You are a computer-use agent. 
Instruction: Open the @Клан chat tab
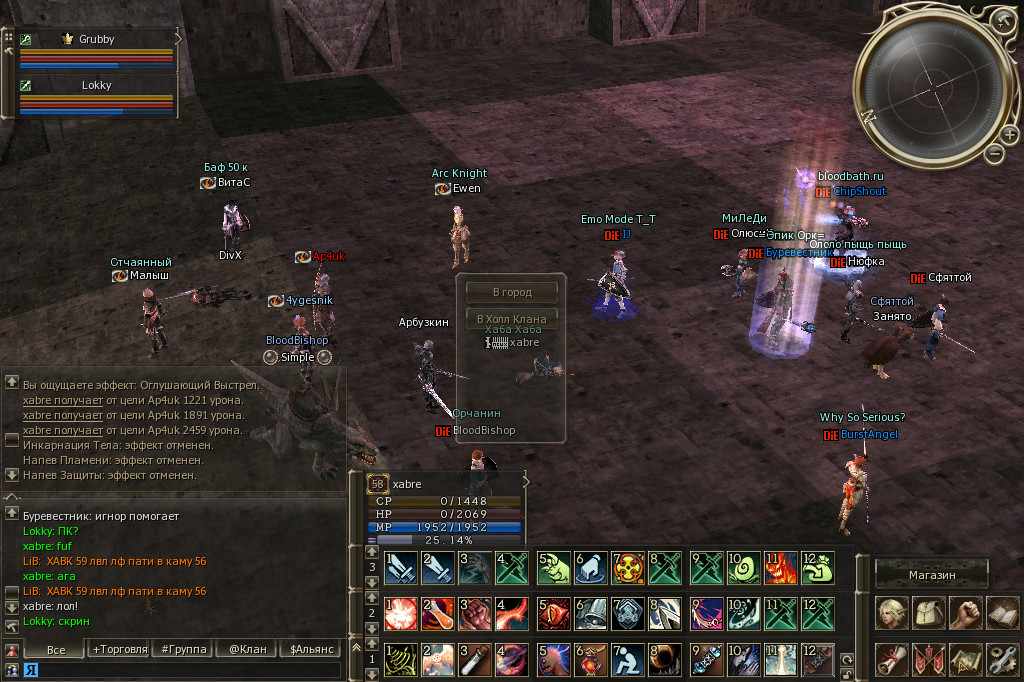(x=247, y=649)
